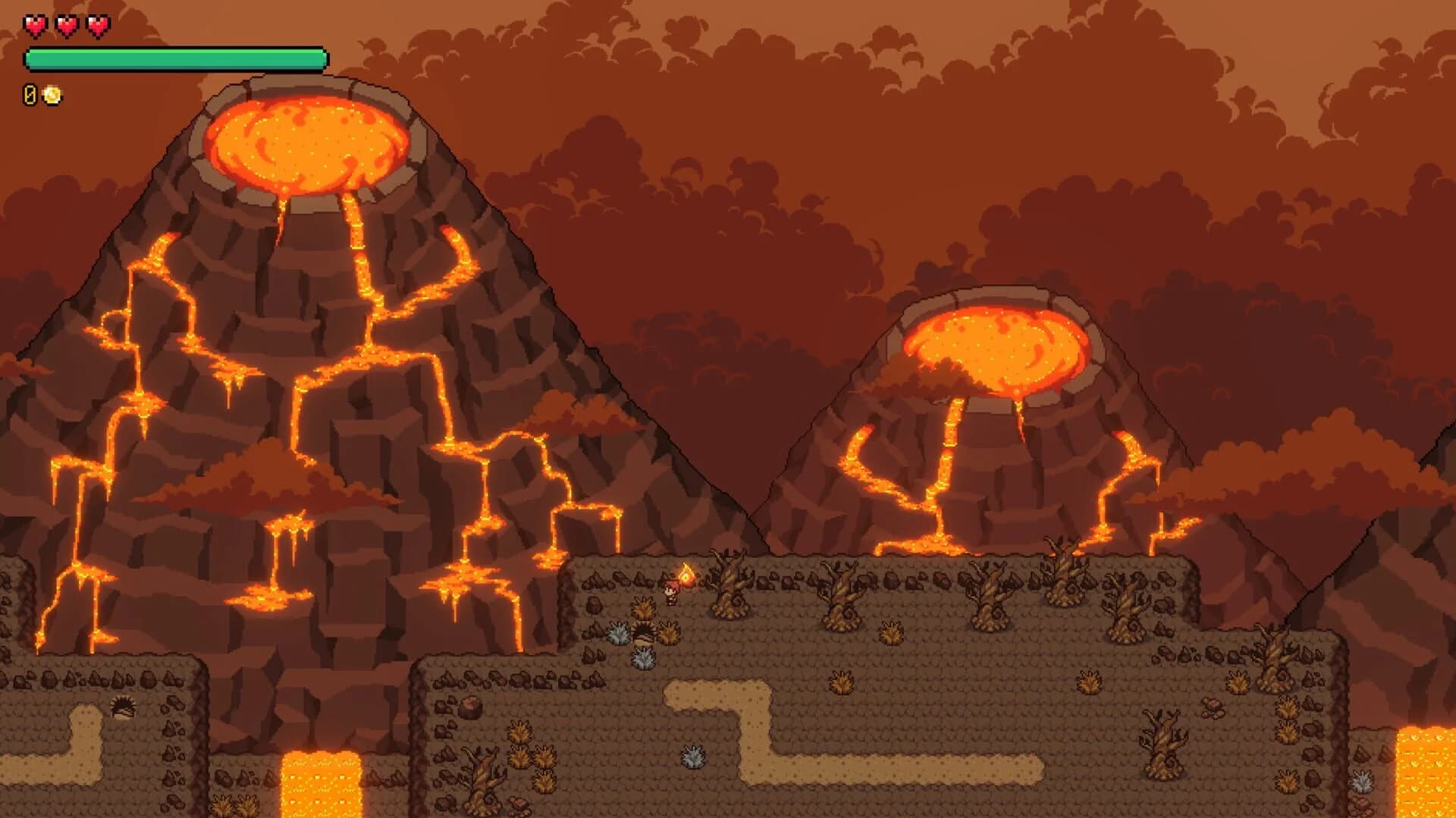Click the floating flame beside the player
Screen dimensions: 1456x818
pos(686,575)
